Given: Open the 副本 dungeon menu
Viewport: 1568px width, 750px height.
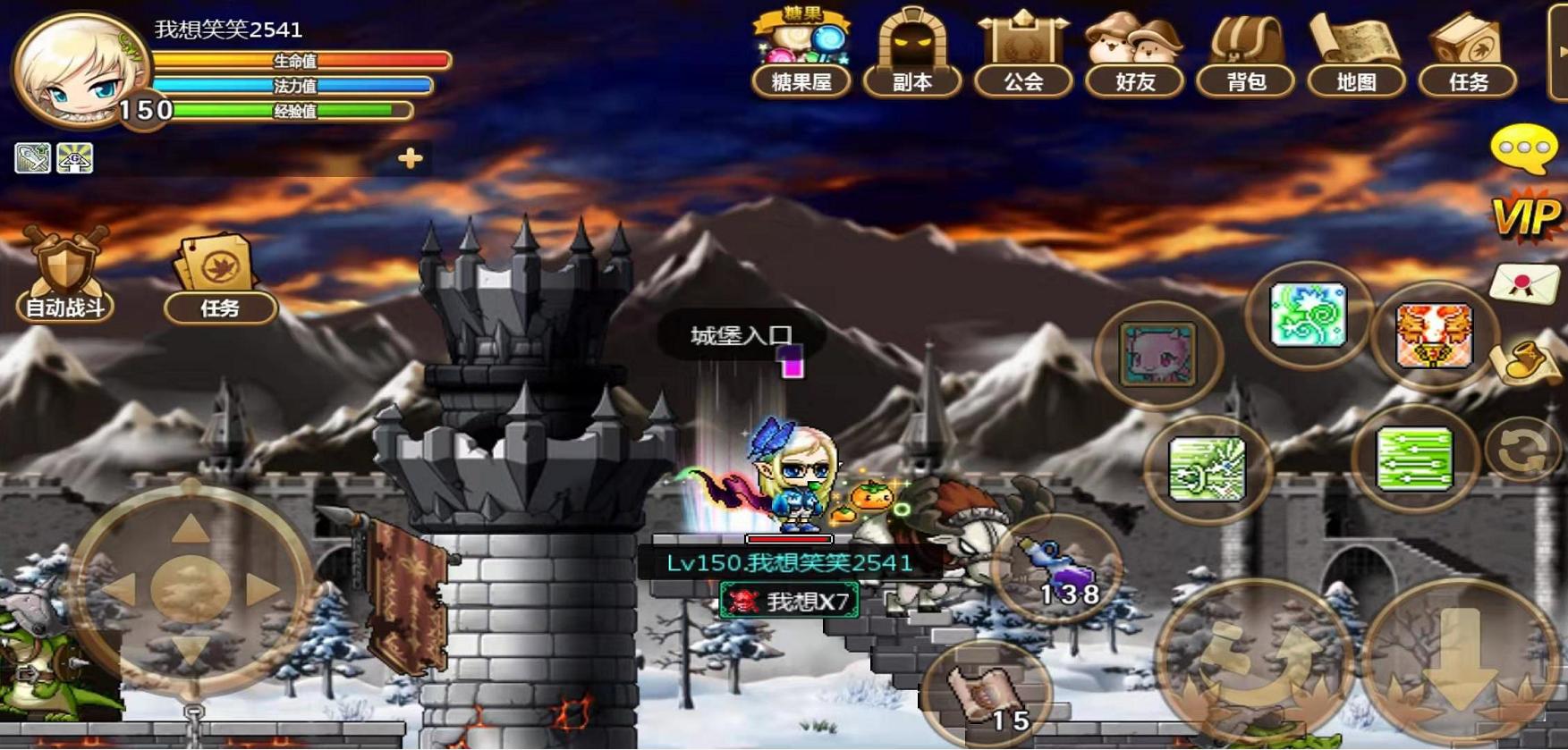Looking at the screenshot, I should coord(911,54).
